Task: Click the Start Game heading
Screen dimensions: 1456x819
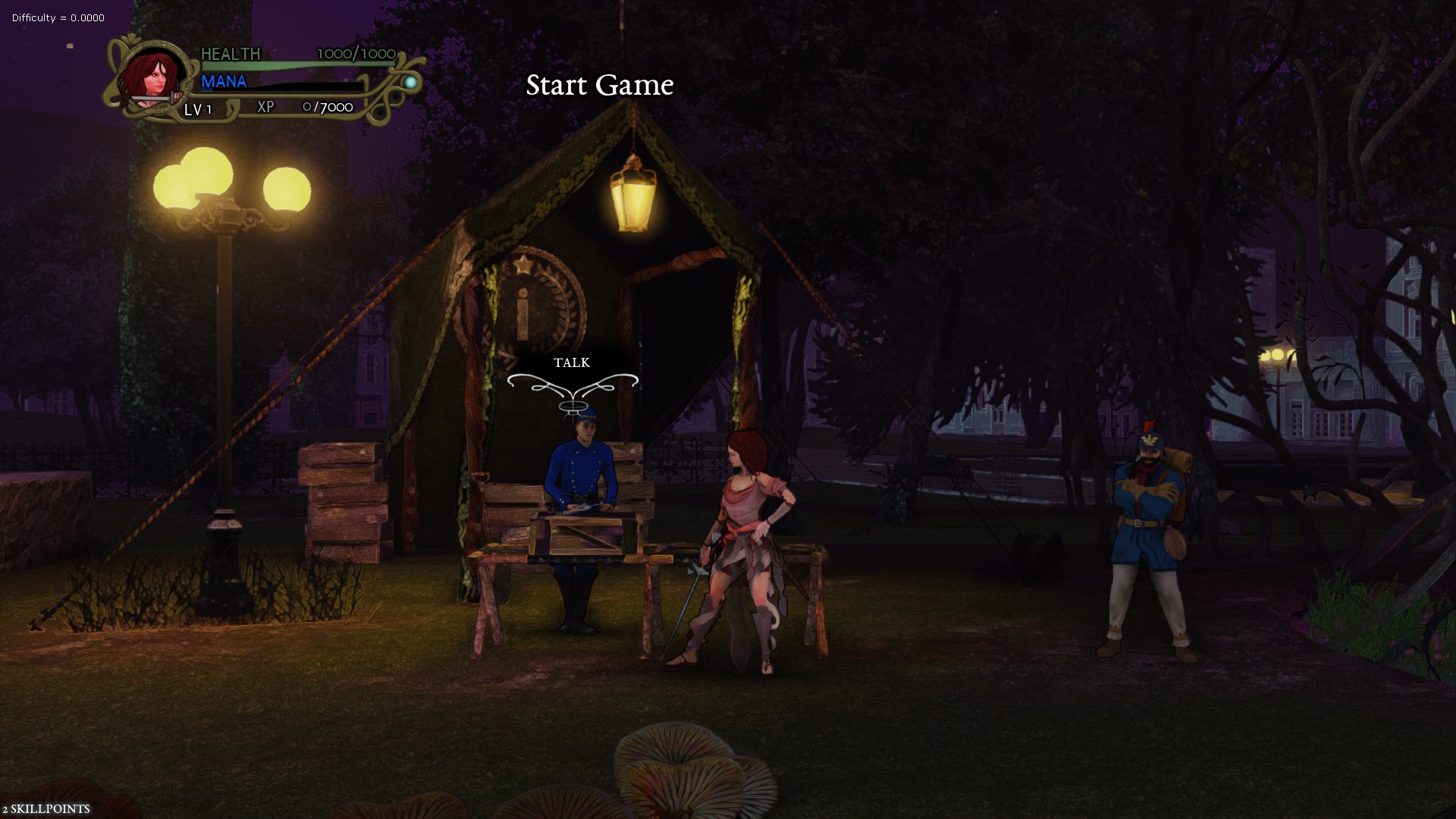Action: [600, 86]
